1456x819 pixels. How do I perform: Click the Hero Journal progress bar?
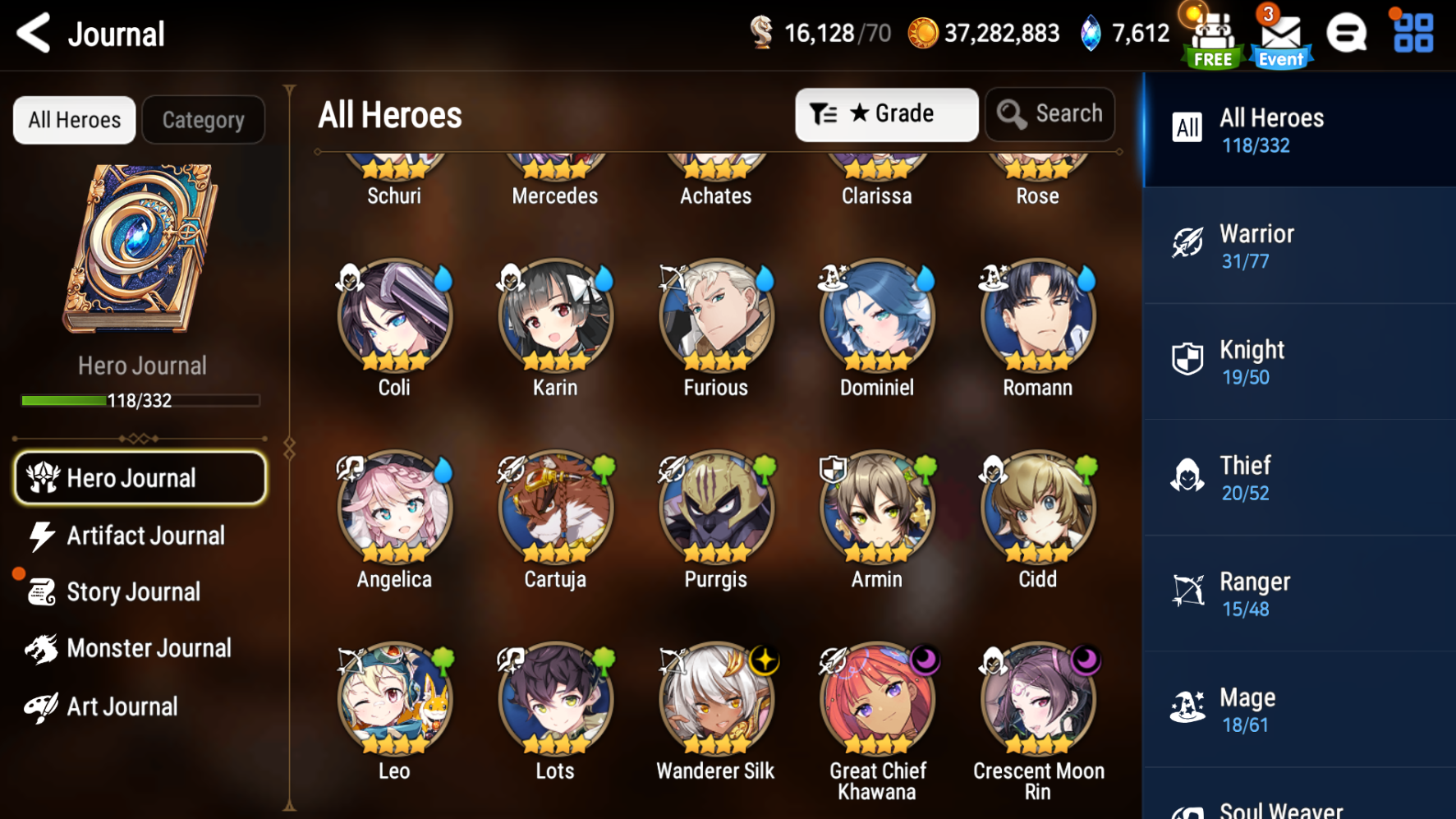pos(140,401)
